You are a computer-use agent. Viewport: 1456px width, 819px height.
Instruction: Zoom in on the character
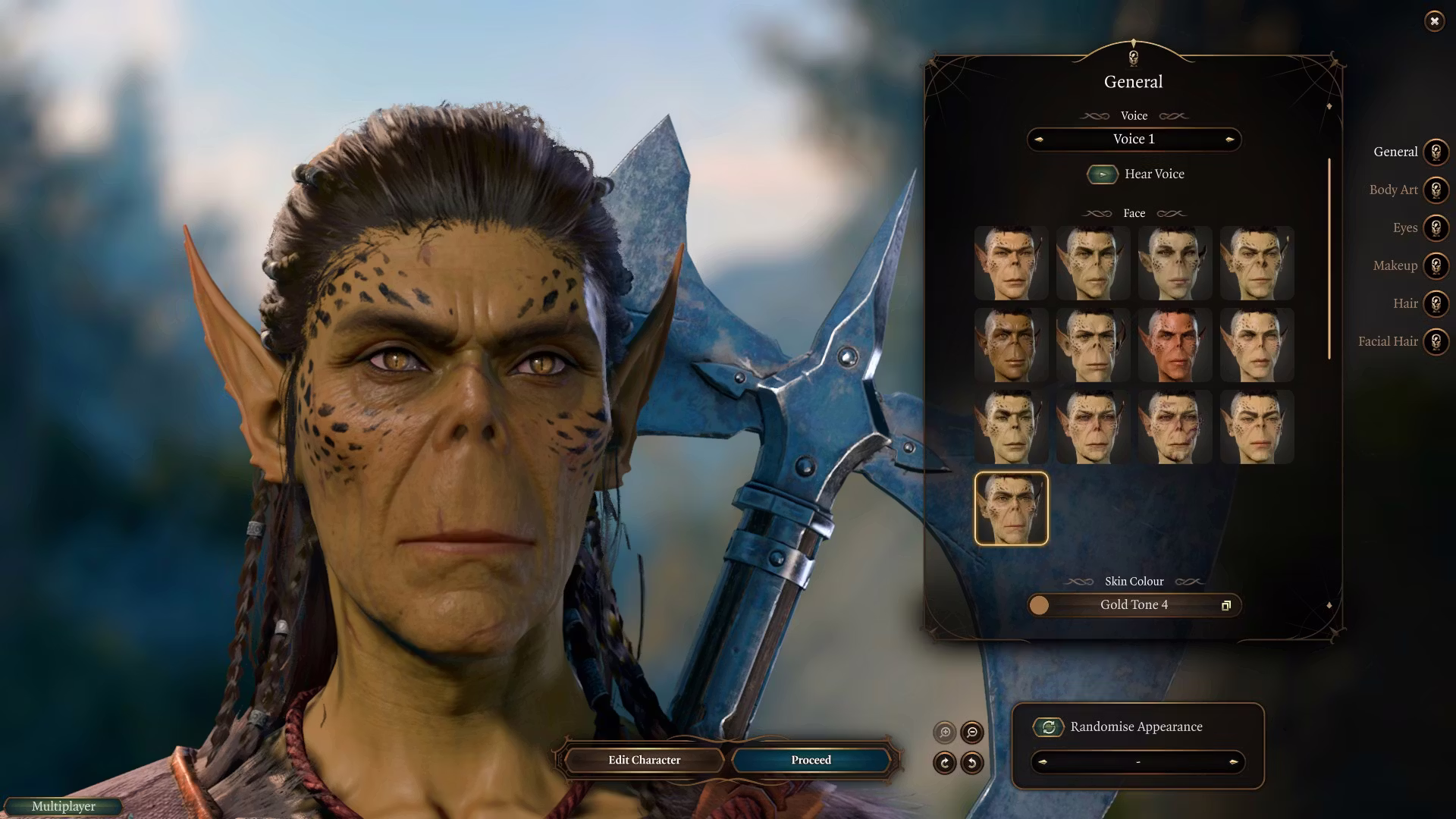[945, 733]
